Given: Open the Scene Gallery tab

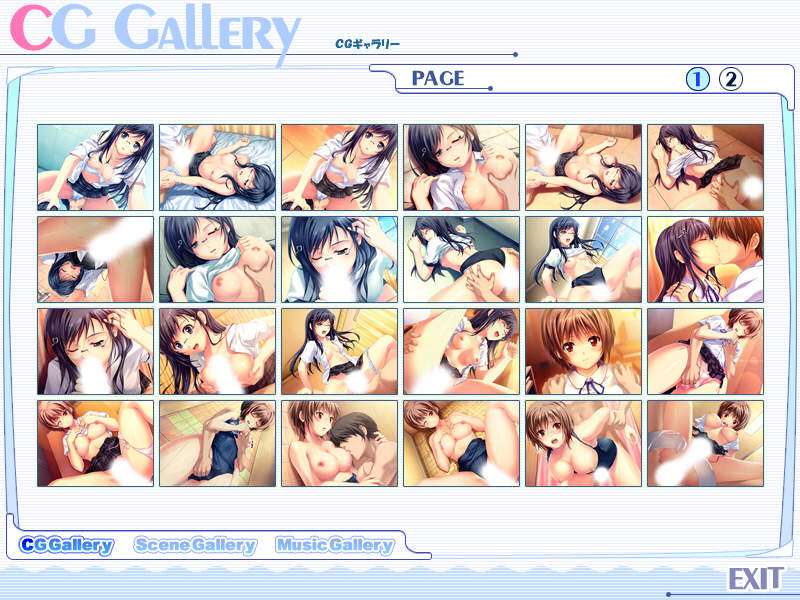Looking at the screenshot, I should point(195,545).
